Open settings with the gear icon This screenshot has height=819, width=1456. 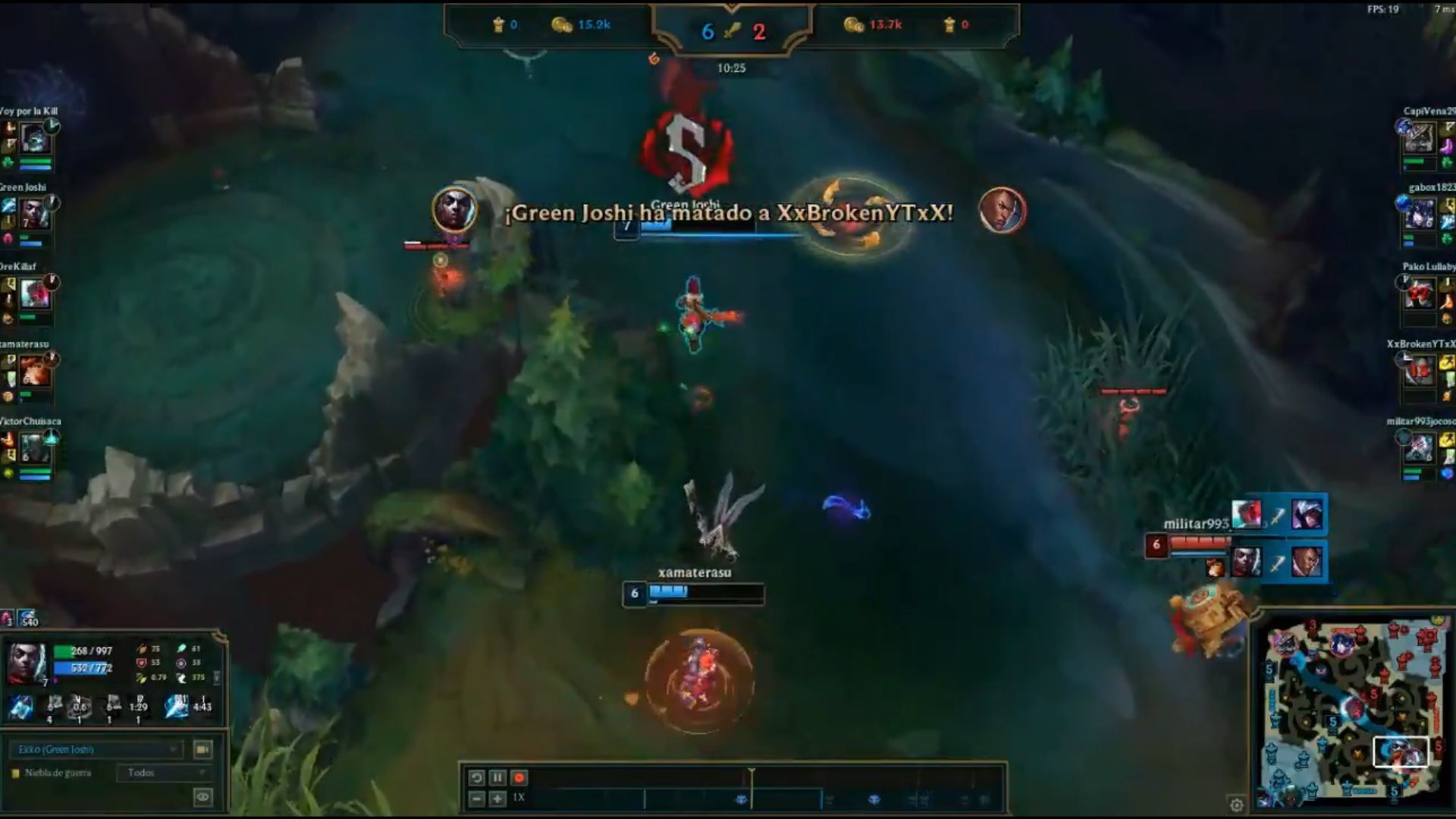1236,805
